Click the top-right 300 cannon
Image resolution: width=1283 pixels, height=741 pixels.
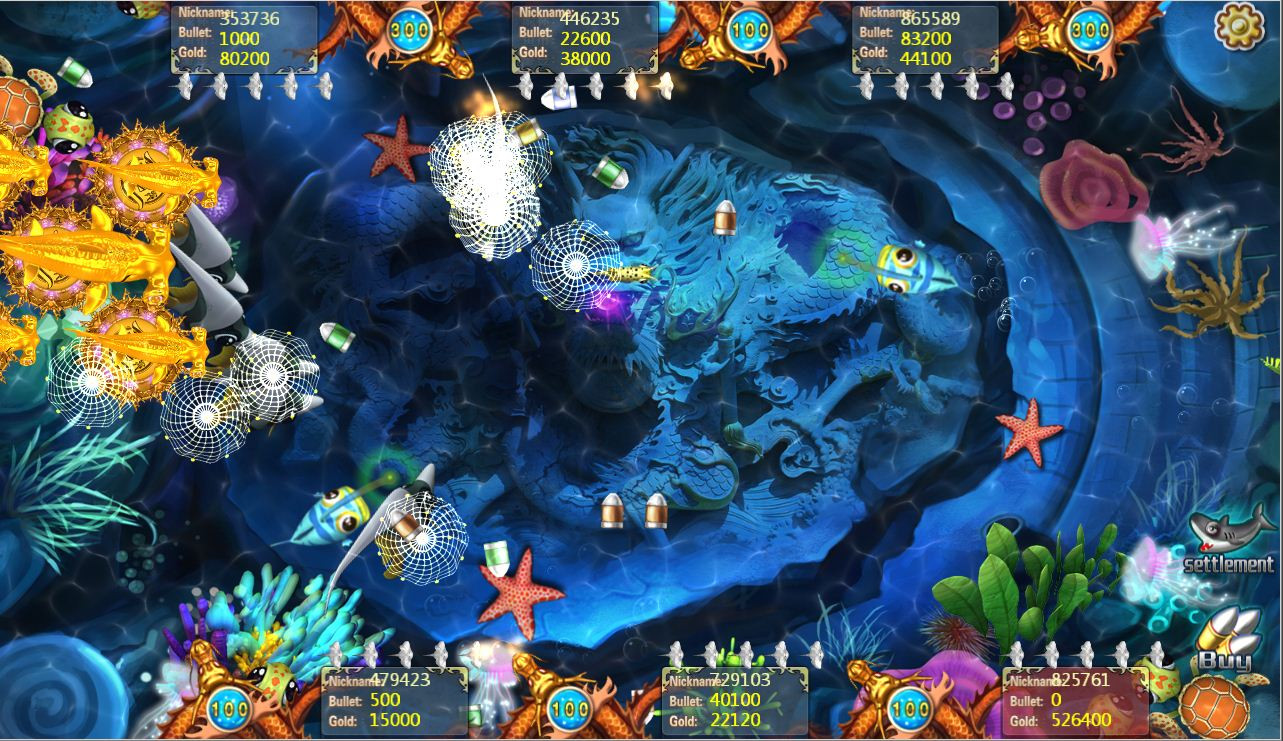1088,30
